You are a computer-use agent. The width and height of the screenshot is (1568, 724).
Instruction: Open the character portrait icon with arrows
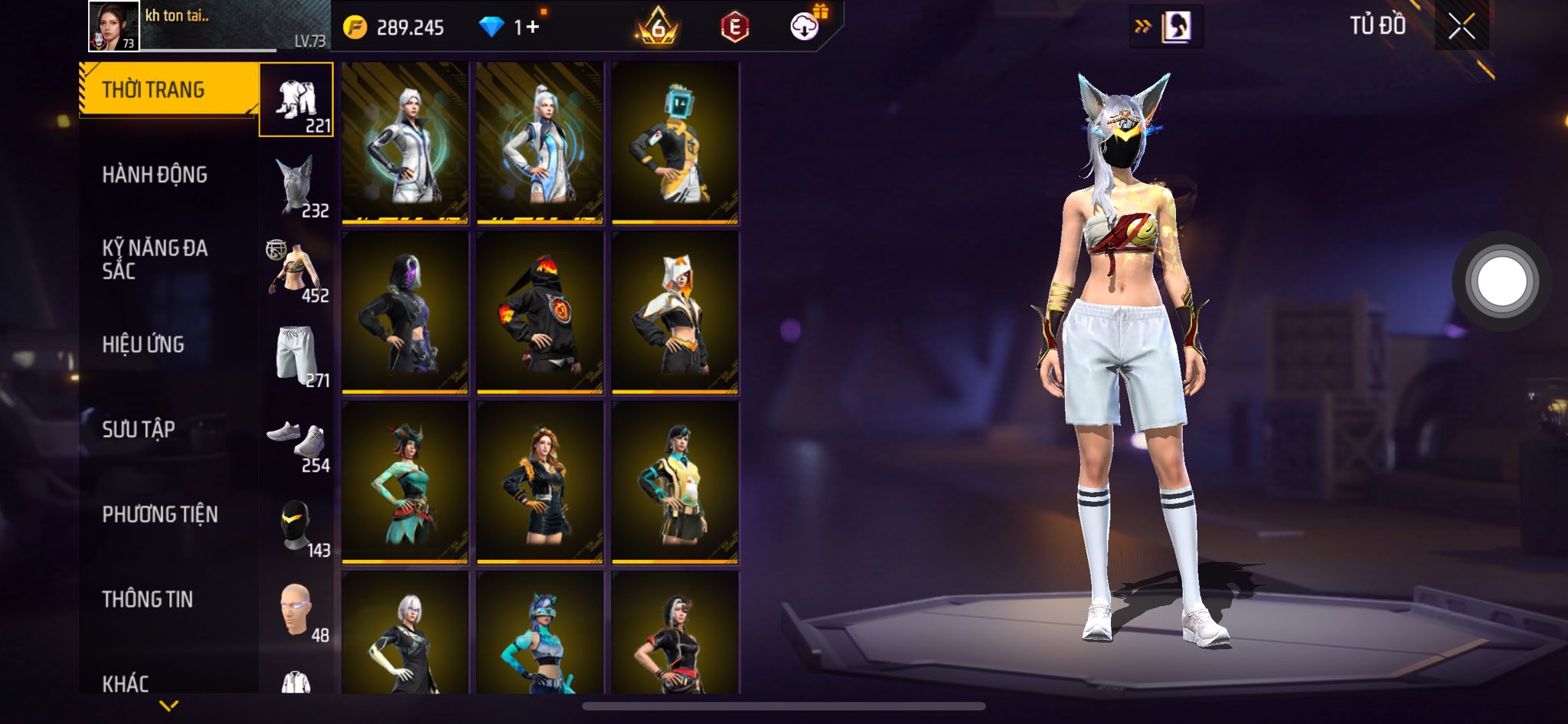click(1165, 28)
